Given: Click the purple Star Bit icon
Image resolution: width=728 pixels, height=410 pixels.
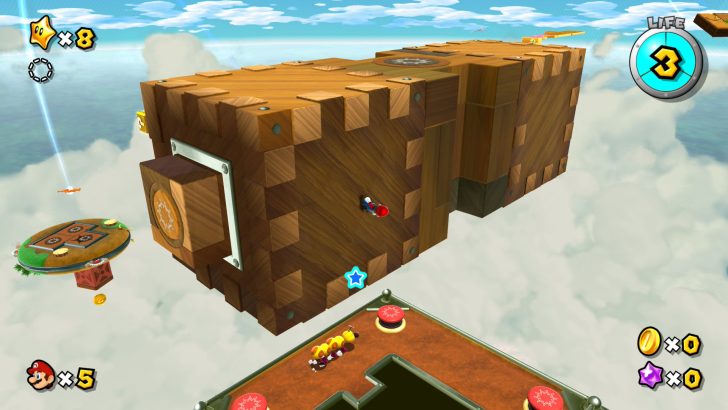Looking at the screenshot, I should coord(650,377).
